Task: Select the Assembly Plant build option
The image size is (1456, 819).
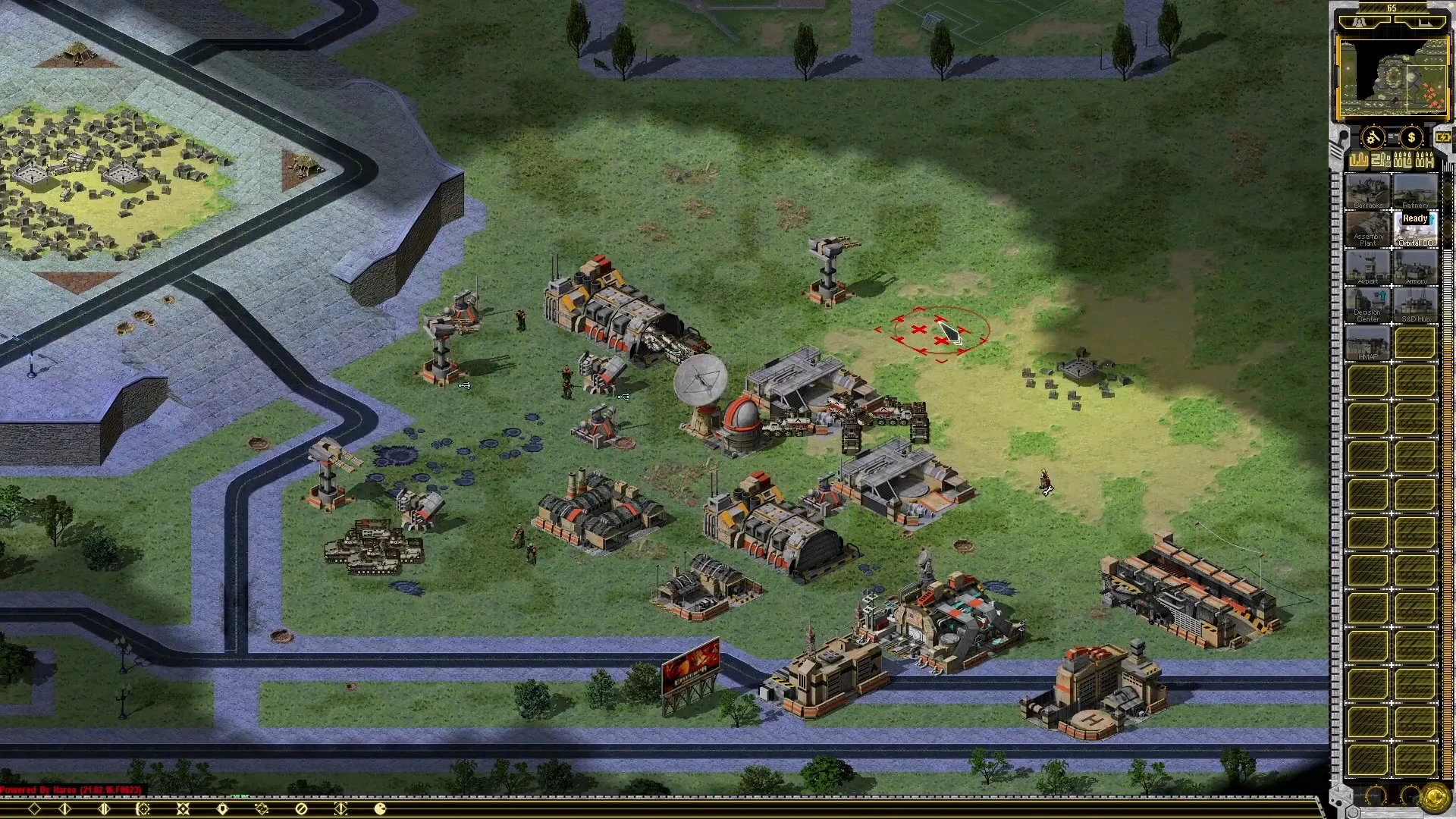Action: 1367,229
